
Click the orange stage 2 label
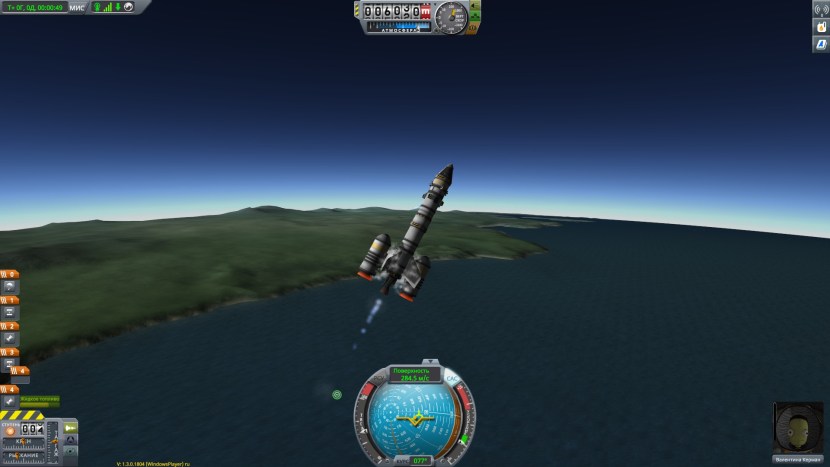click(x=9, y=326)
